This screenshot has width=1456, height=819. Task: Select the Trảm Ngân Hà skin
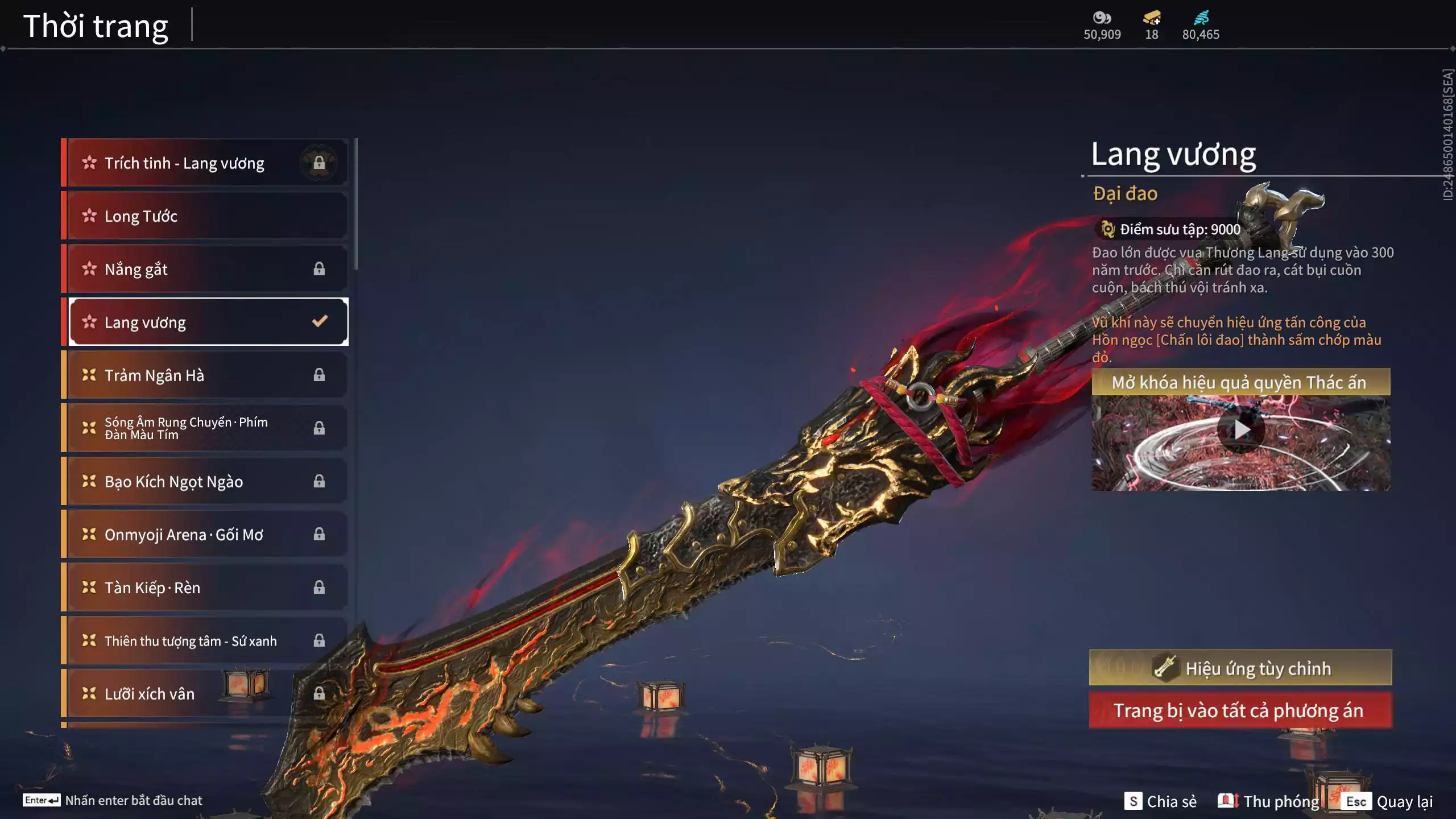pos(205,375)
